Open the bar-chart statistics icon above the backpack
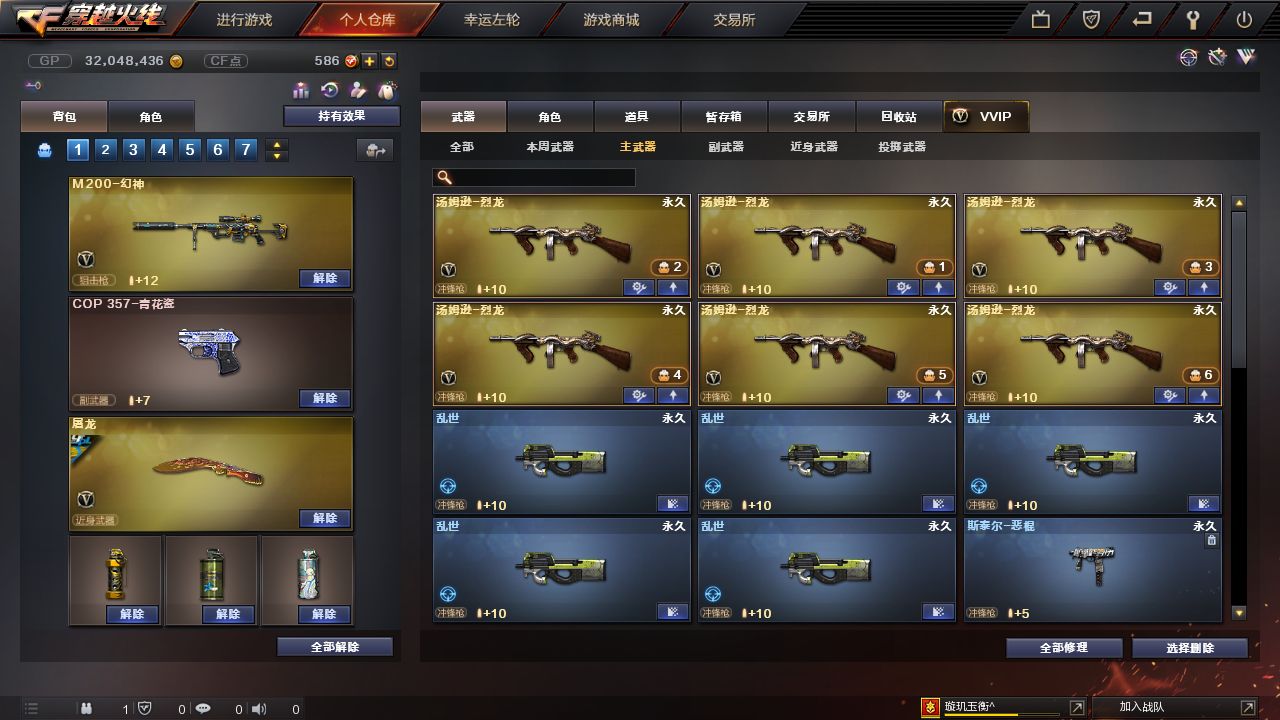 point(300,90)
